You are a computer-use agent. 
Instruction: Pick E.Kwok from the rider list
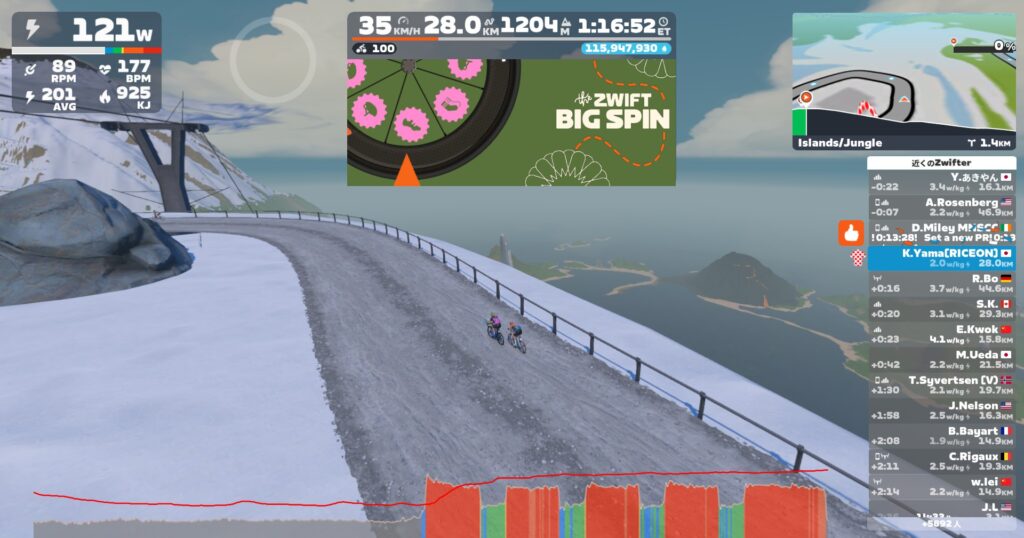pos(941,334)
